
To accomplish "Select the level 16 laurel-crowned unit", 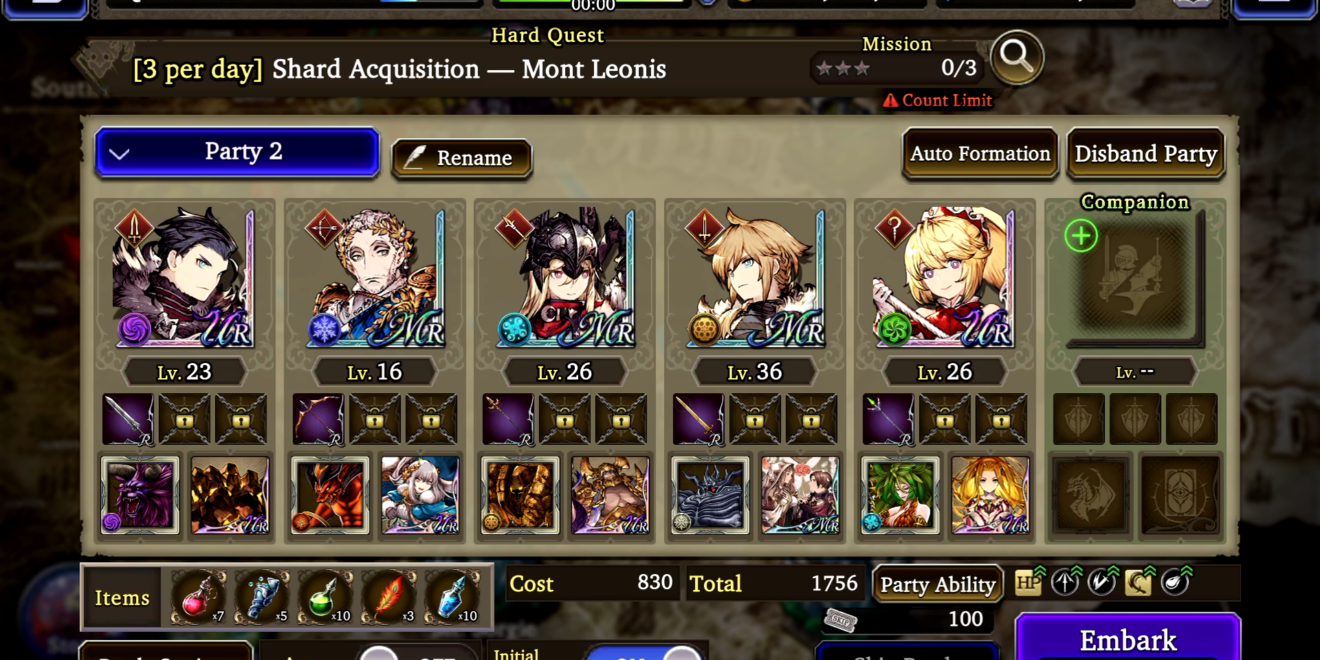I will [374, 277].
